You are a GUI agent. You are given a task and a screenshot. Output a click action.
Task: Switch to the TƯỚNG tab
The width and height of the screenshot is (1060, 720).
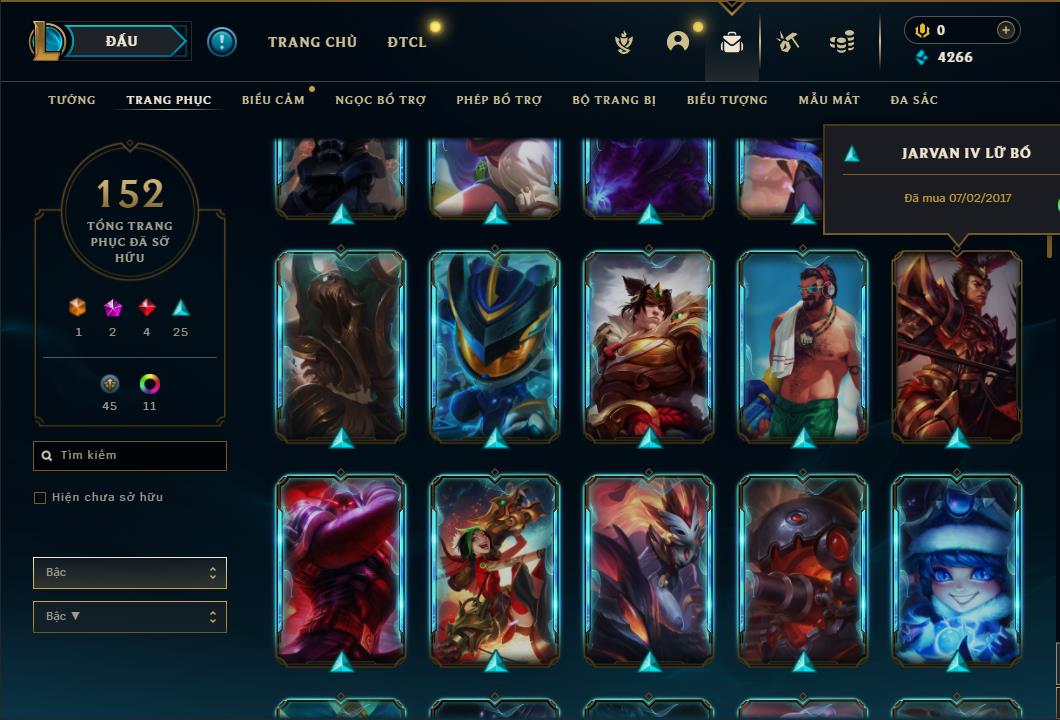click(72, 100)
